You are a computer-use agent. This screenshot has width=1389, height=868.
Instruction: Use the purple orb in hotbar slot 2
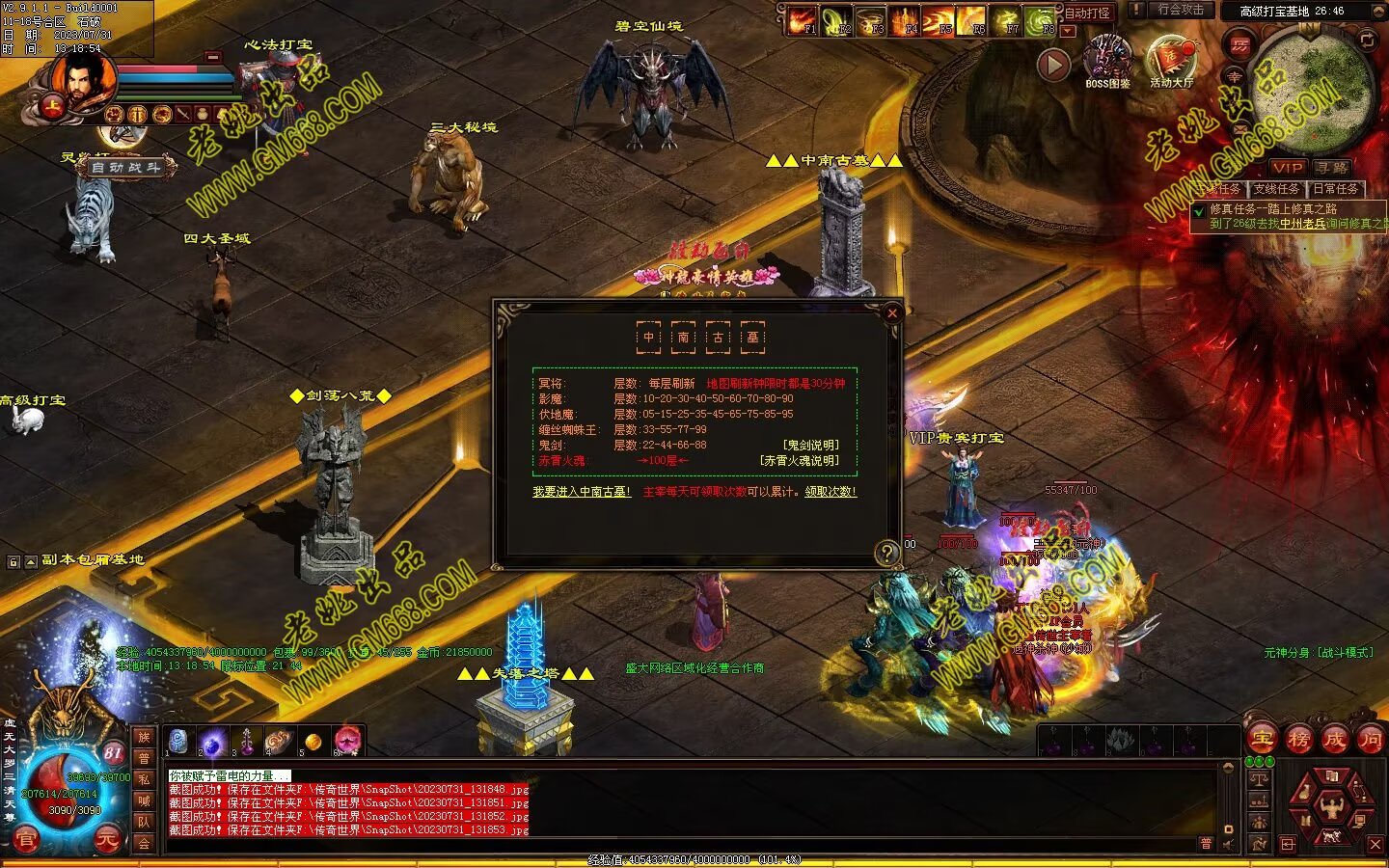[212, 741]
